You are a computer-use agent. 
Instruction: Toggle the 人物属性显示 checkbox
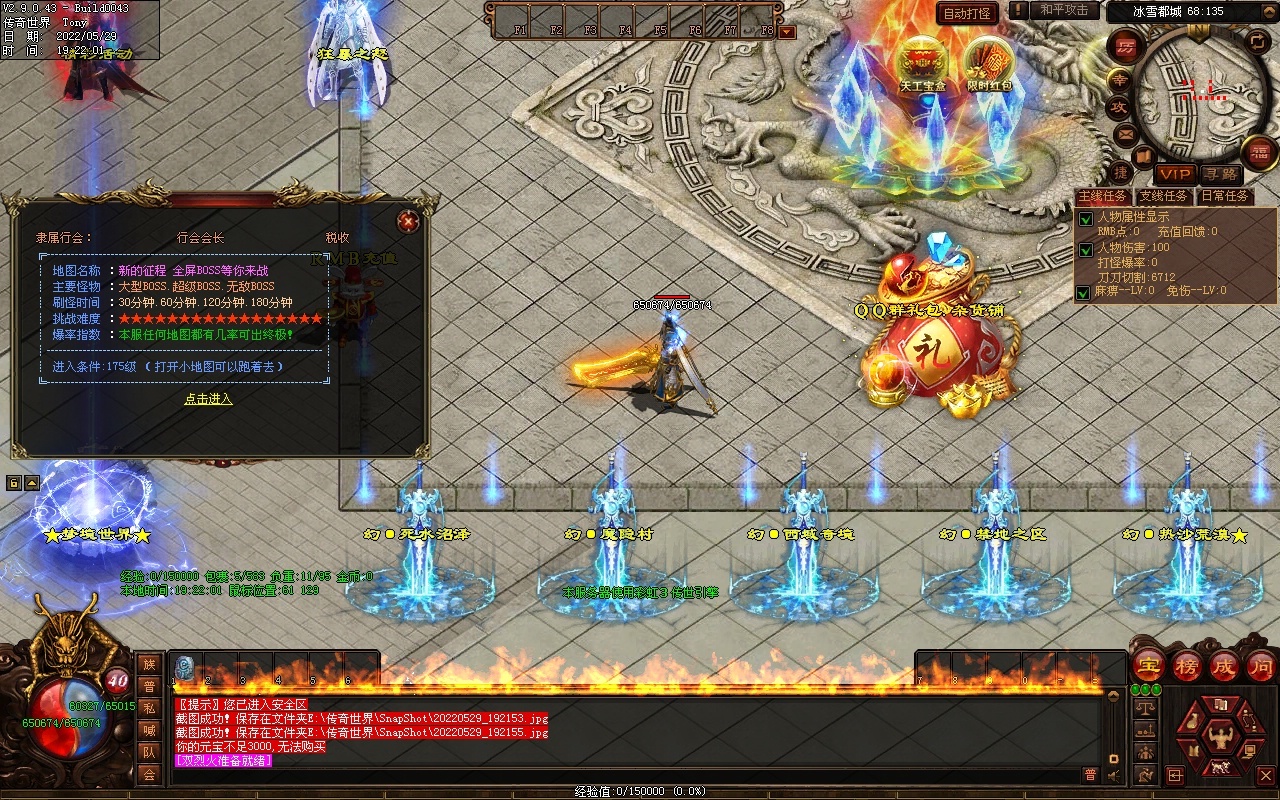click(x=1085, y=219)
